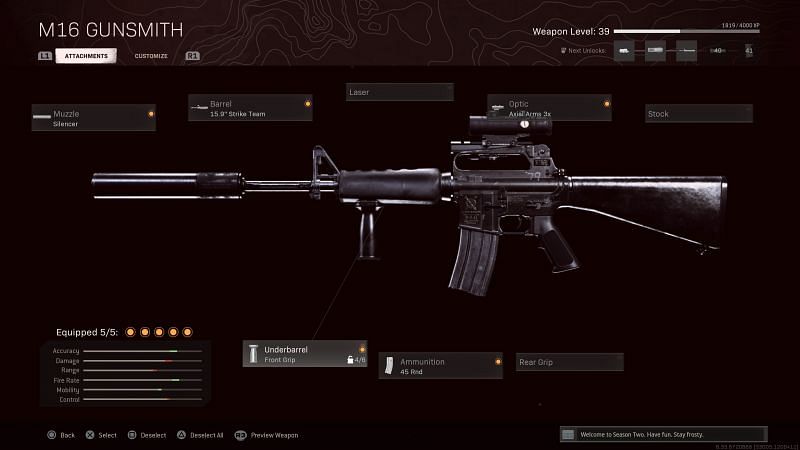Select the Optic Axial Arms 3x slot
Image resolution: width=800 pixels, height=450 pixels.
549,108
